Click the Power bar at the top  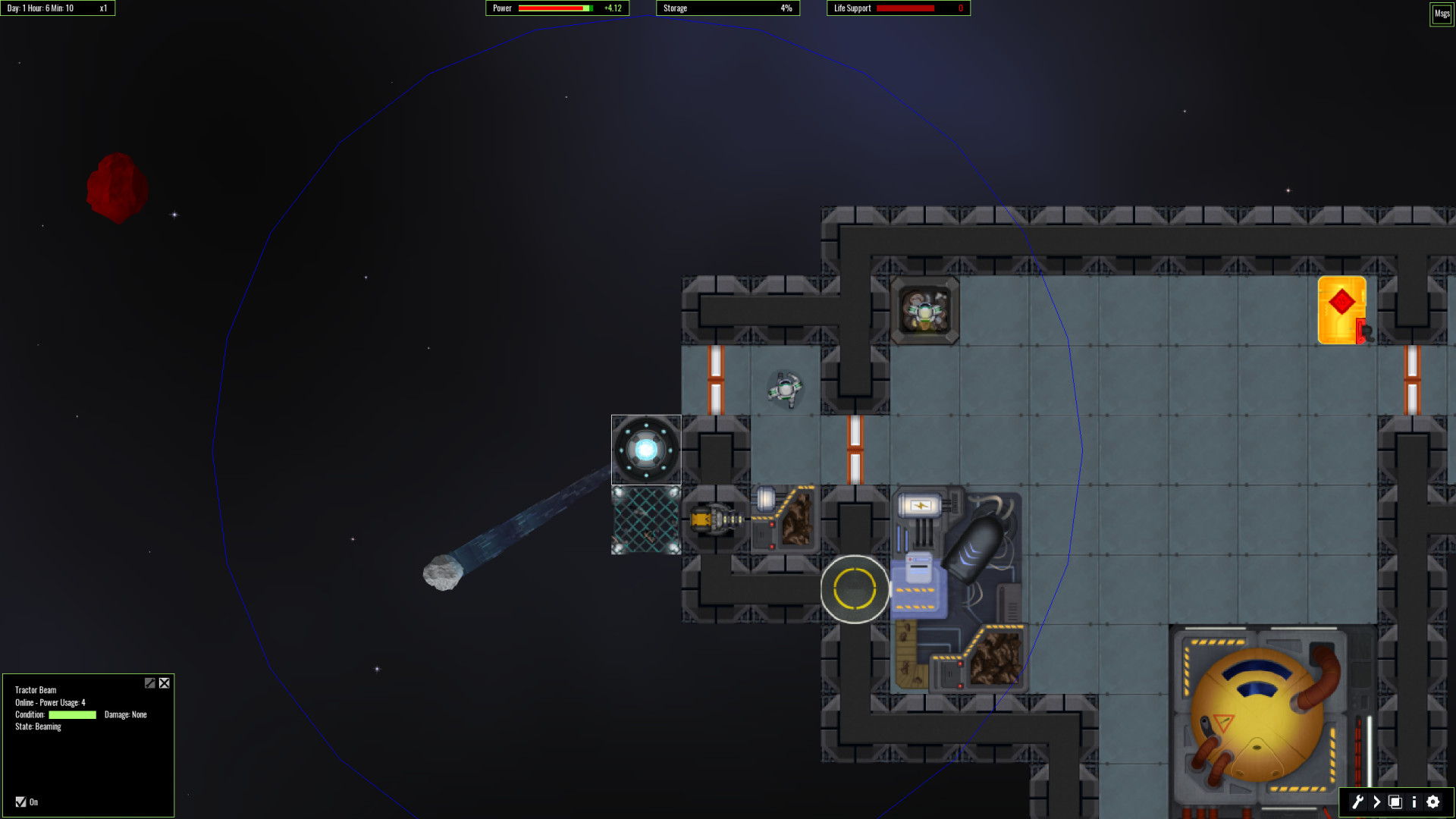(556, 8)
